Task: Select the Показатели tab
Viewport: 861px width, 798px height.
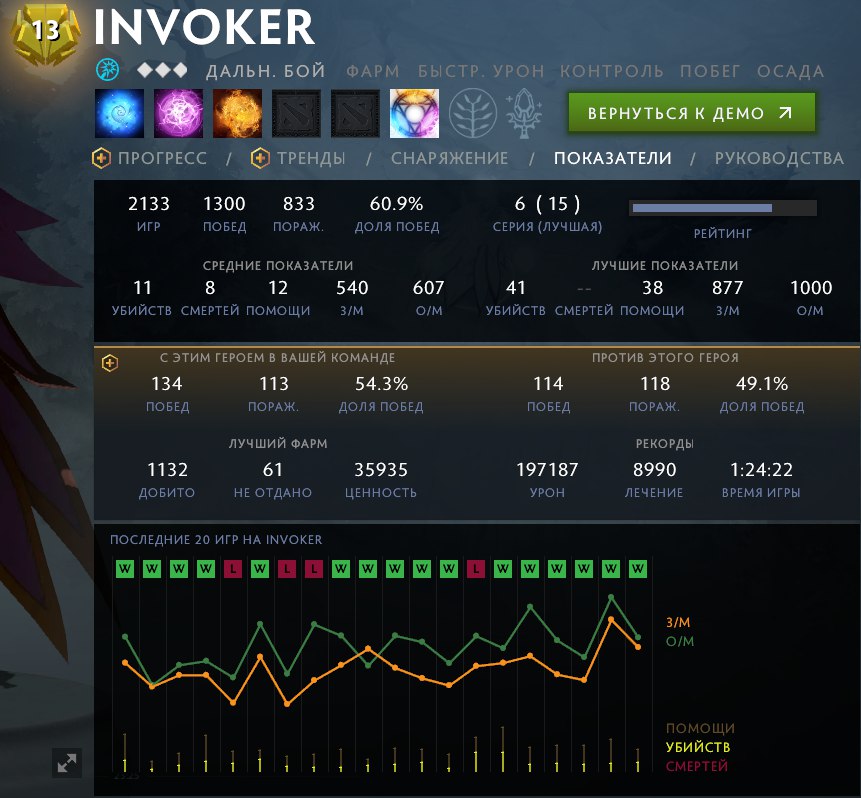Action: click(x=612, y=158)
